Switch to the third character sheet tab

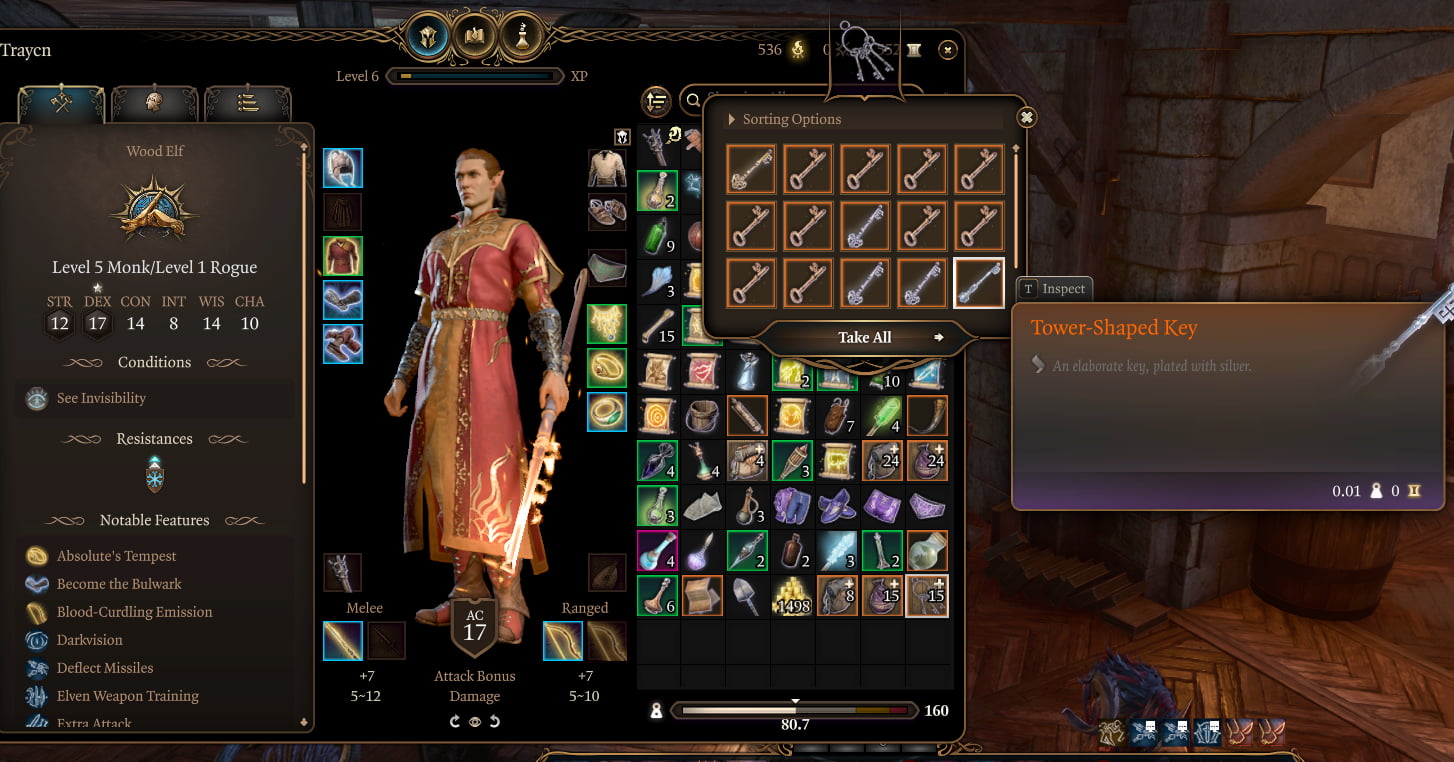[x=248, y=103]
